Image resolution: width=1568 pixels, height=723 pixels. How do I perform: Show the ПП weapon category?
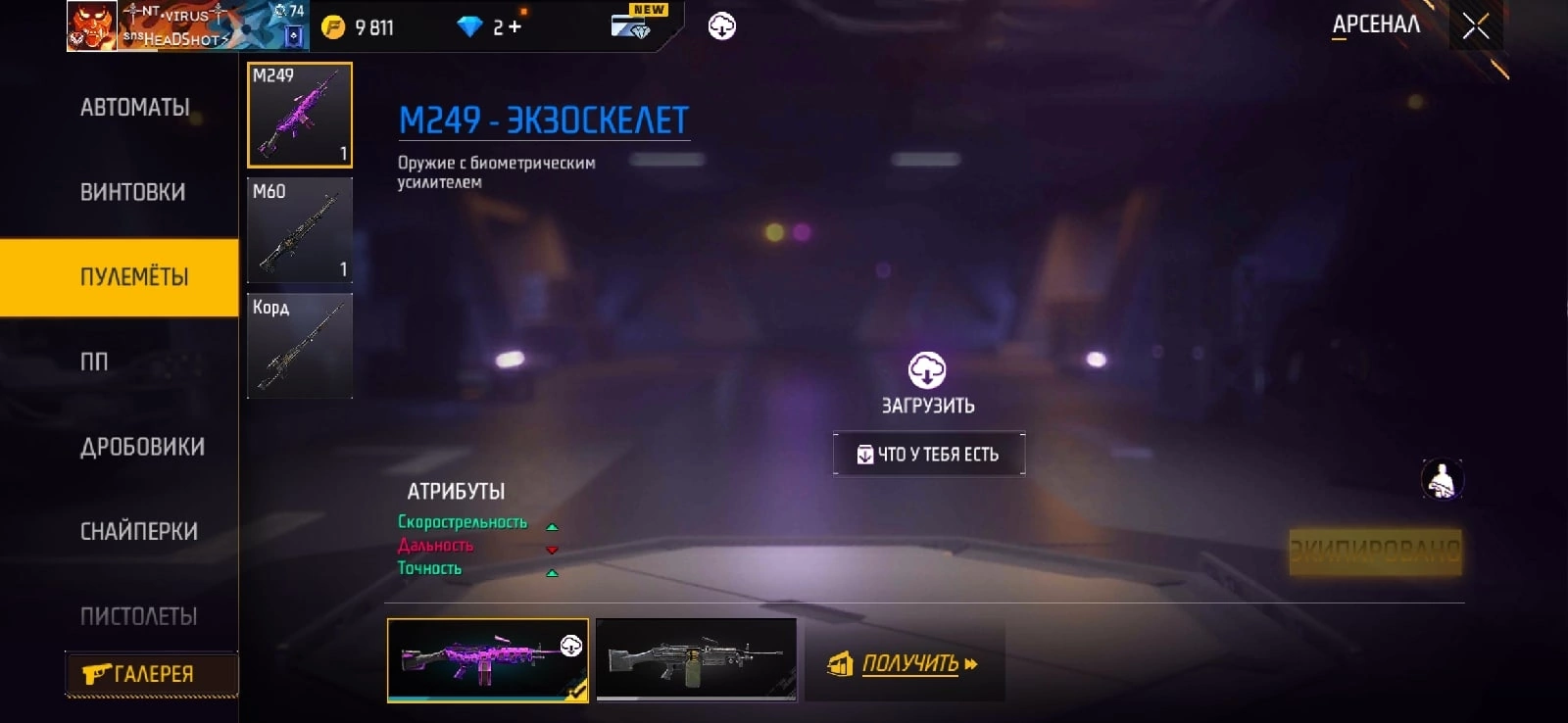click(x=94, y=362)
